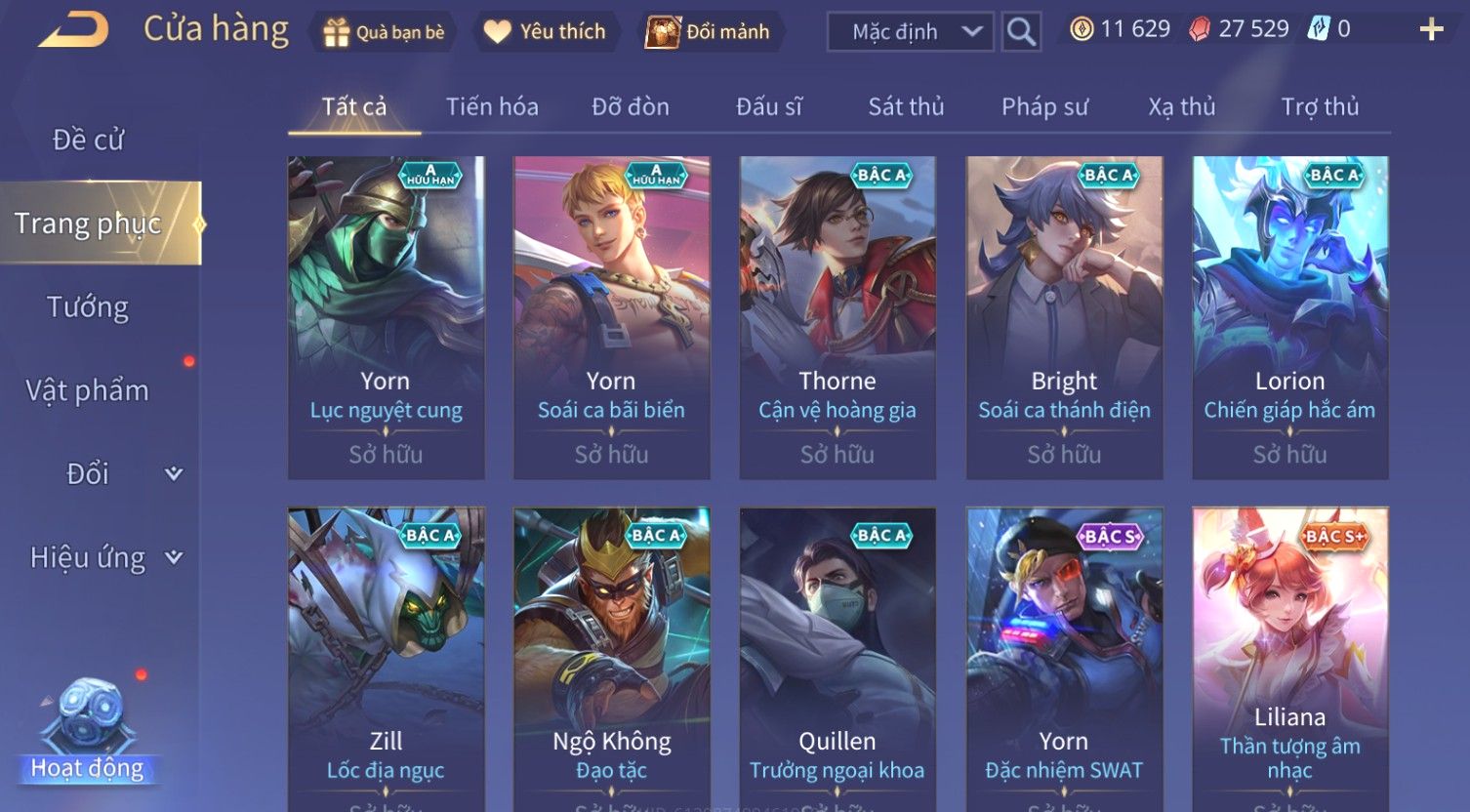Select the Sát thủ category tab
The width and height of the screenshot is (1470, 812).
tap(906, 106)
